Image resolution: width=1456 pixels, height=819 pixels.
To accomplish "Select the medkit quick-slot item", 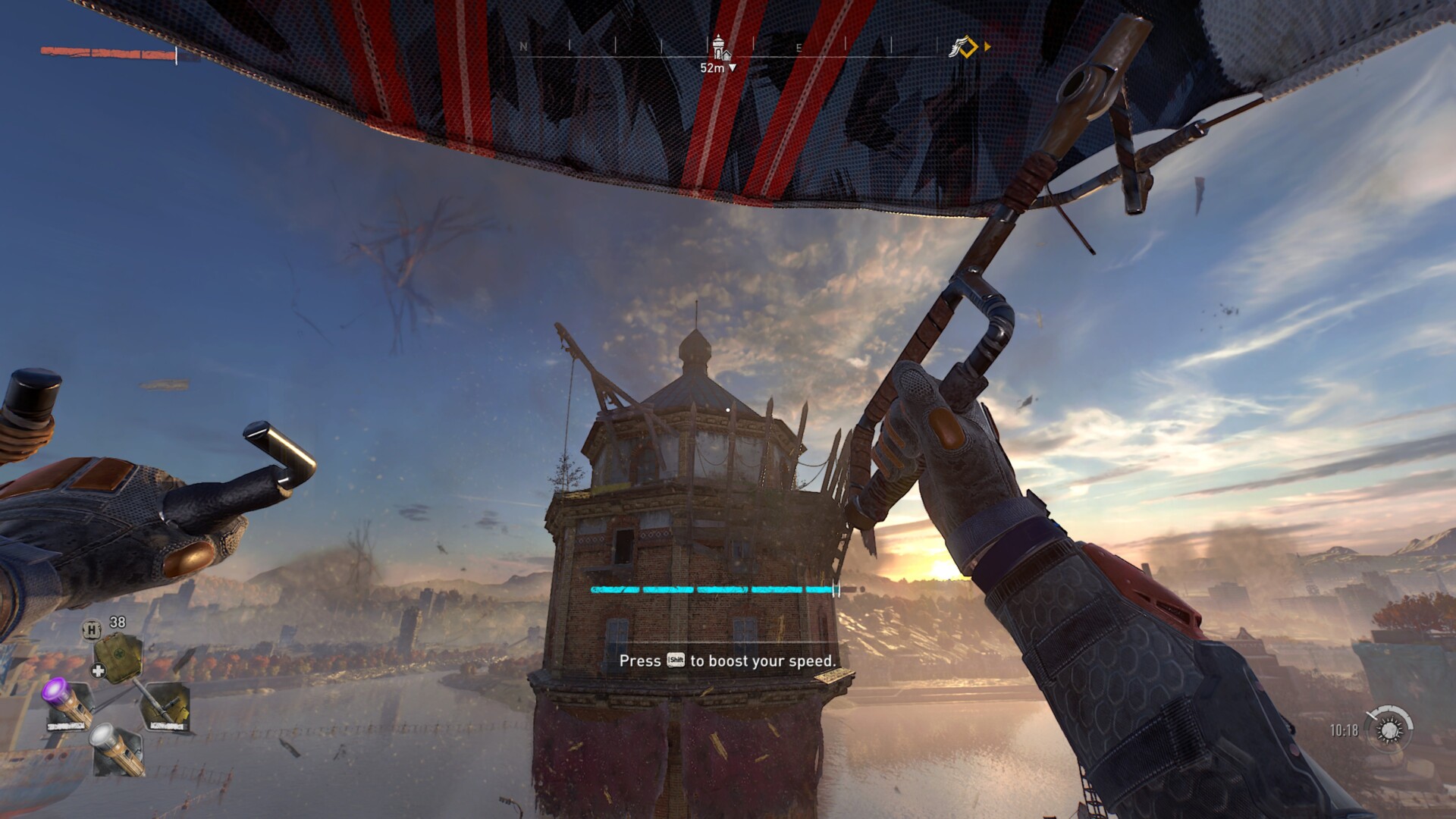I will (x=118, y=657).
